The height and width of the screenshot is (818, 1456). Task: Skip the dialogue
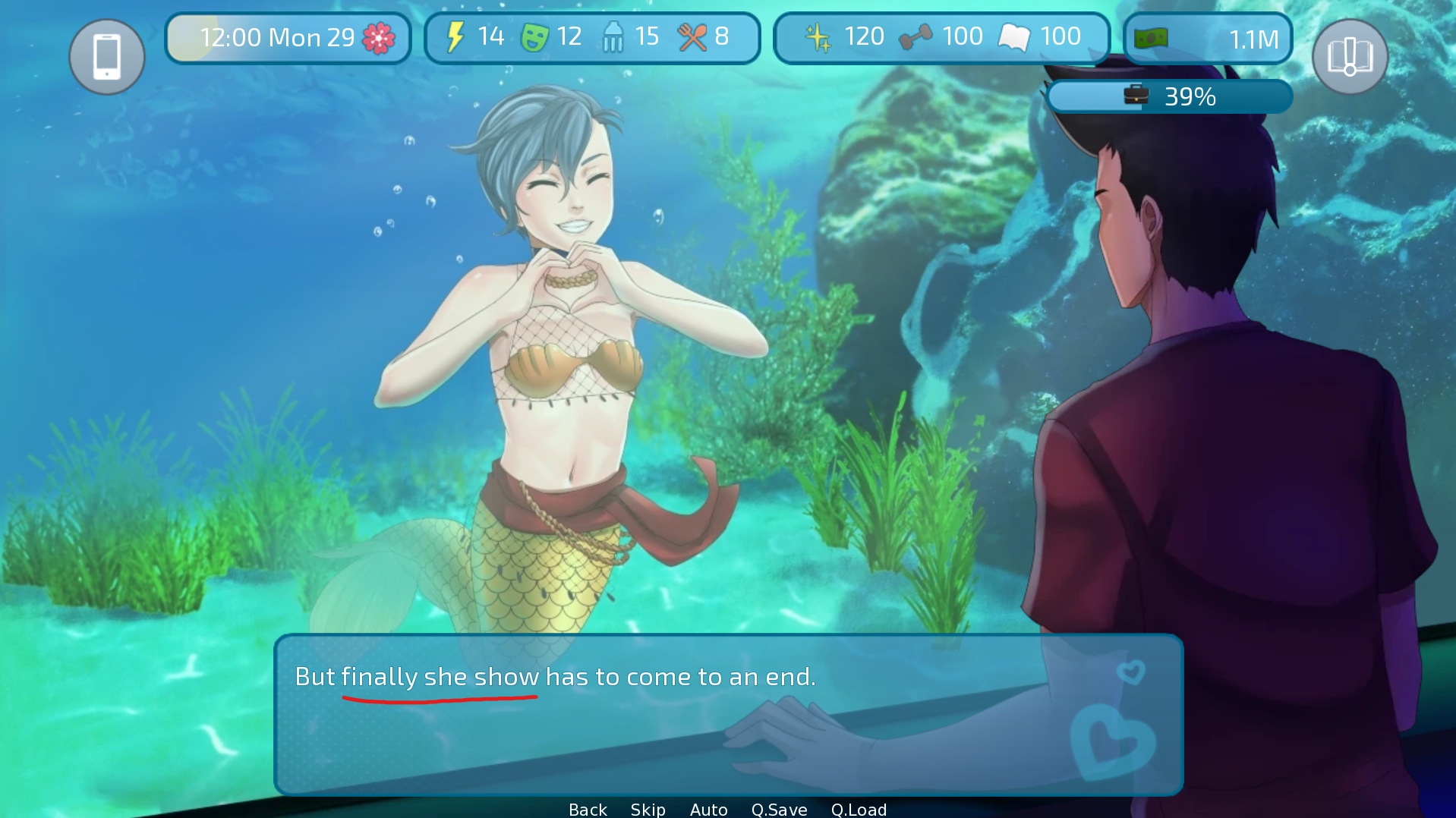[648, 809]
